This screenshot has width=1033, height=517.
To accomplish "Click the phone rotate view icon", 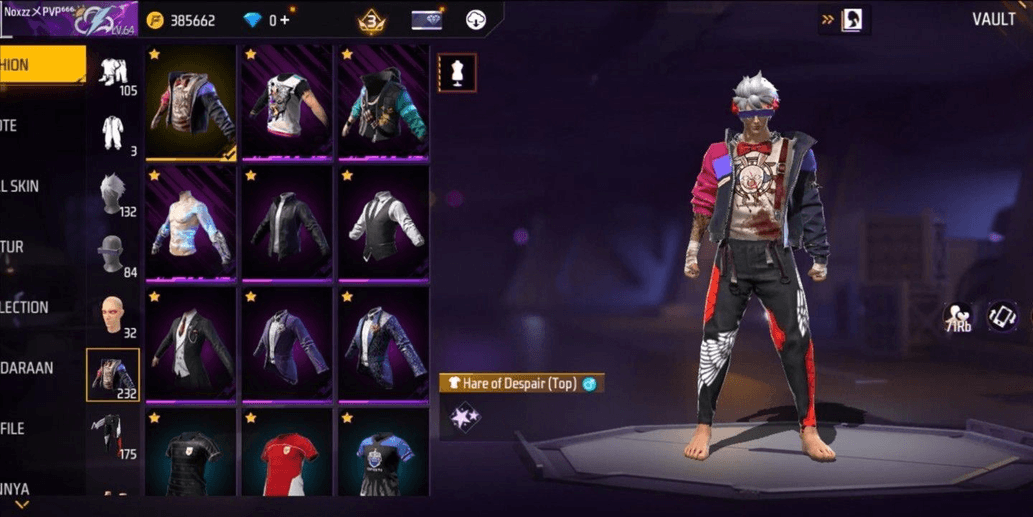I will (1002, 317).
